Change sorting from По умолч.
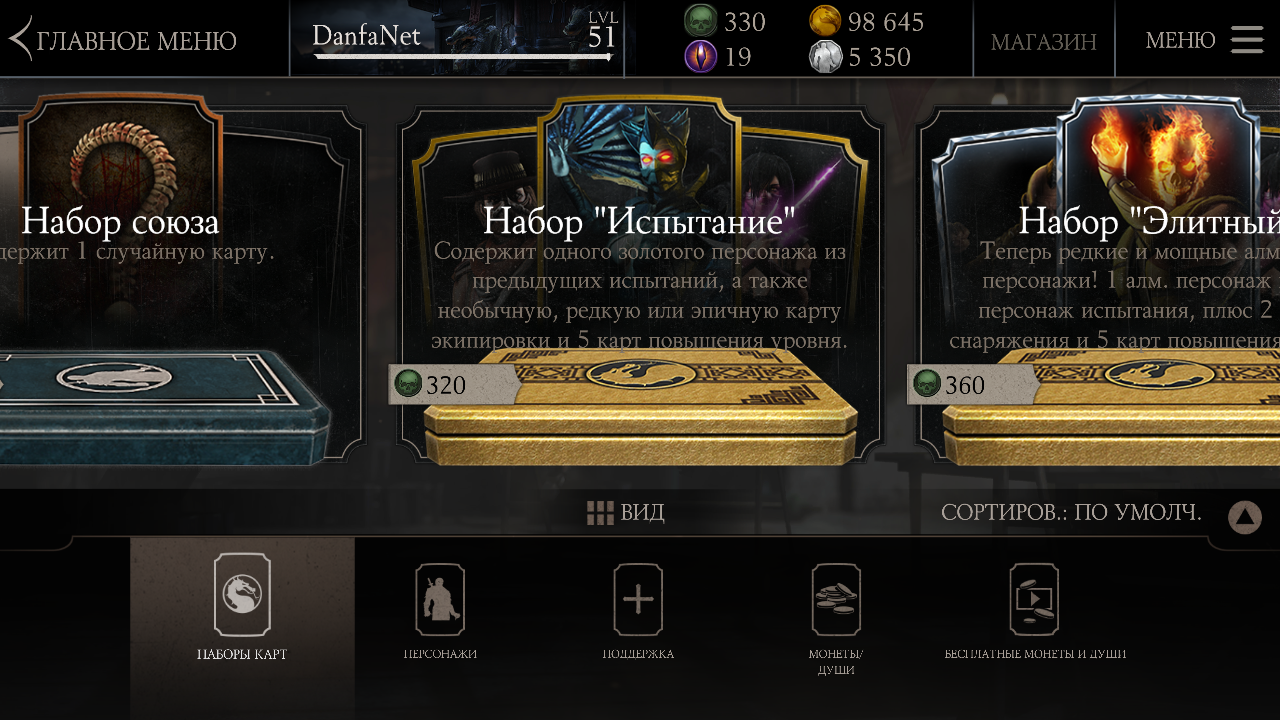 [1071, 513]
